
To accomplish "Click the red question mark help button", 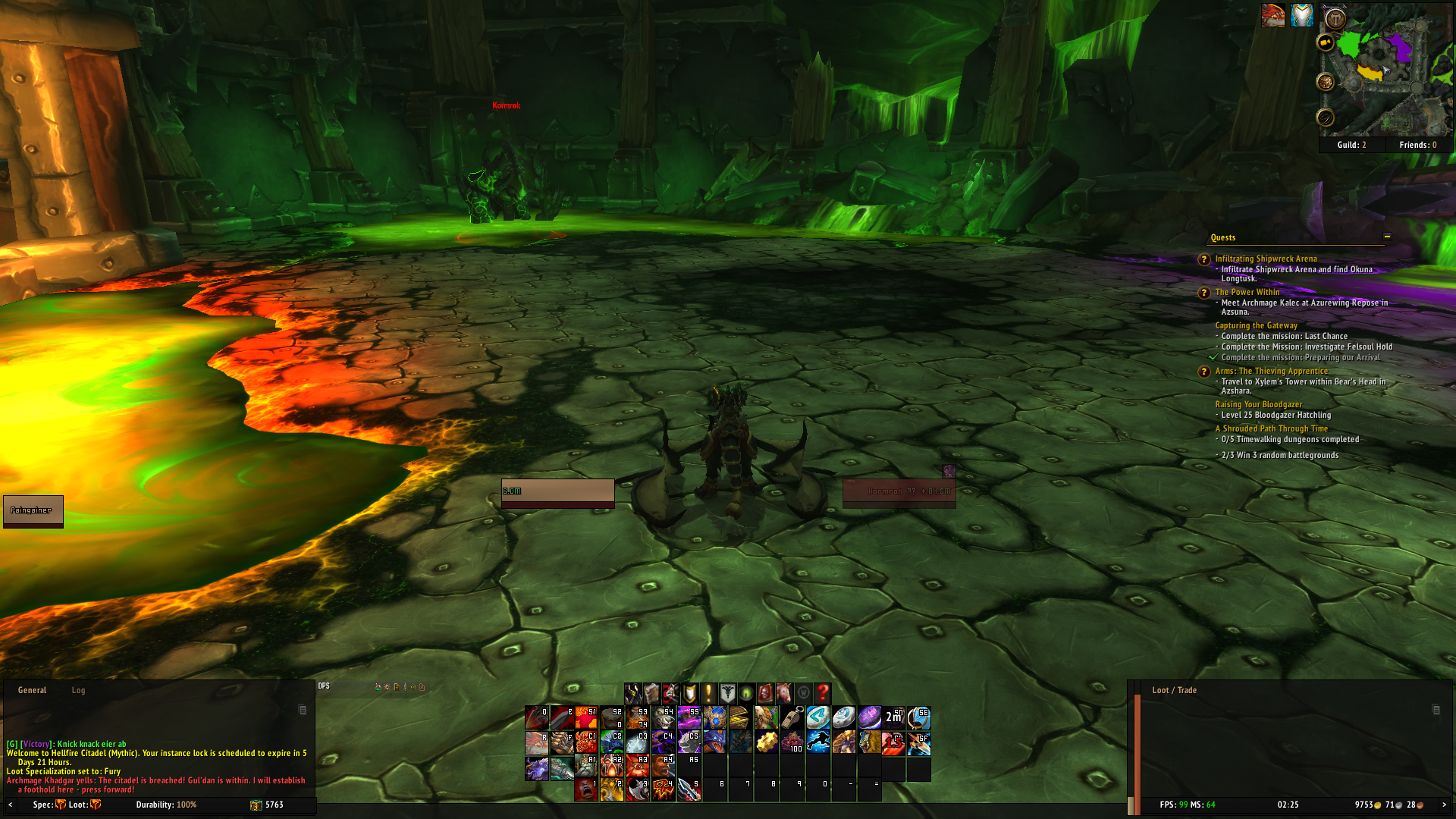I will click(823, 693).
